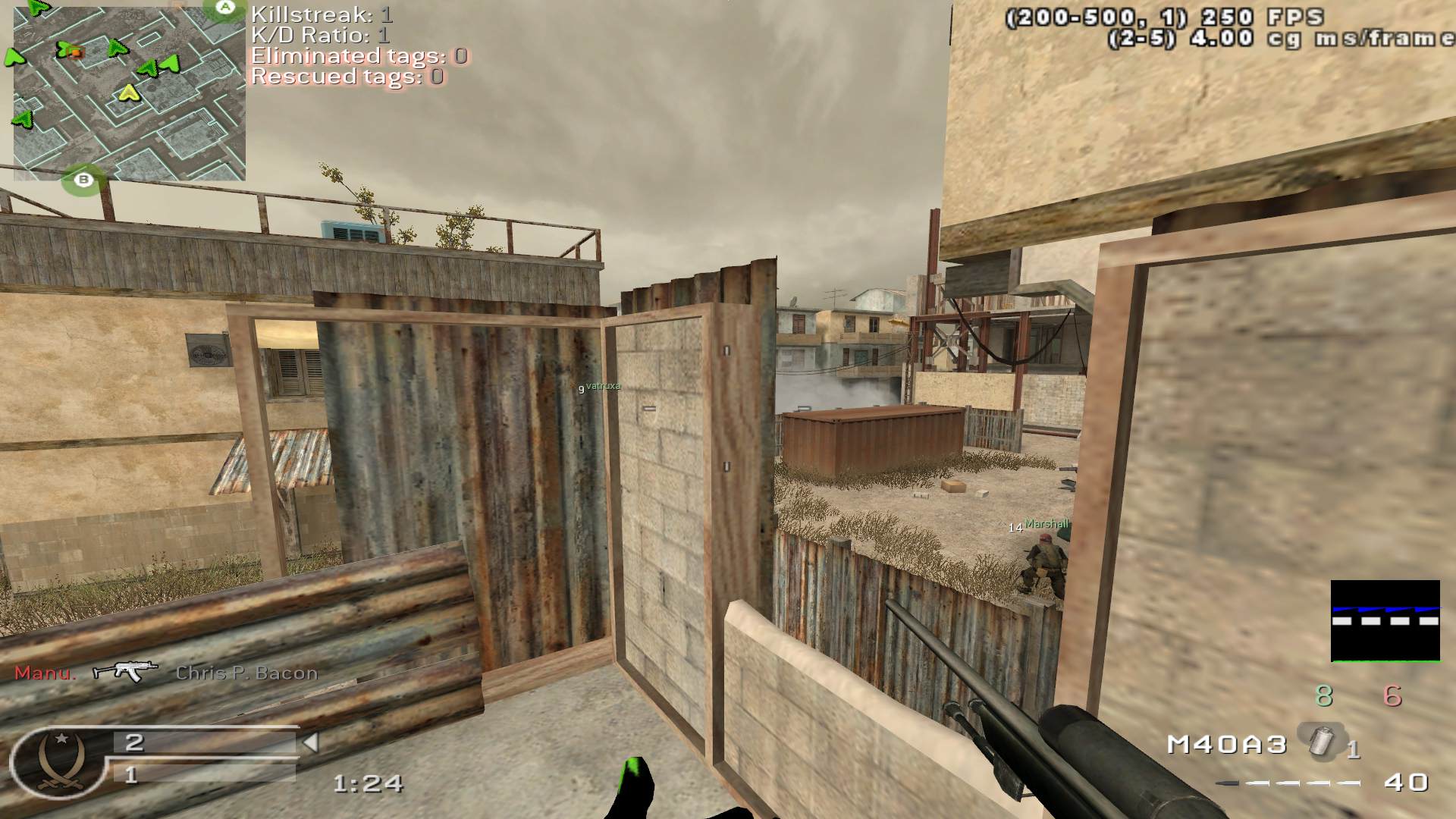Select the smoke grenade icon
This screenshot has height=819, width=1456.
click(1322, 739)
